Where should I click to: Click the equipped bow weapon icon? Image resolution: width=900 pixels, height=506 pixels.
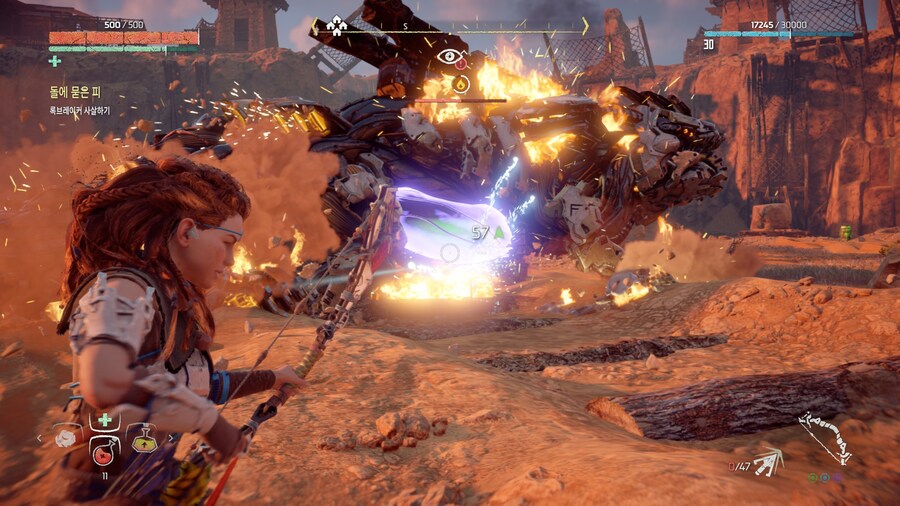pos(826,439)
